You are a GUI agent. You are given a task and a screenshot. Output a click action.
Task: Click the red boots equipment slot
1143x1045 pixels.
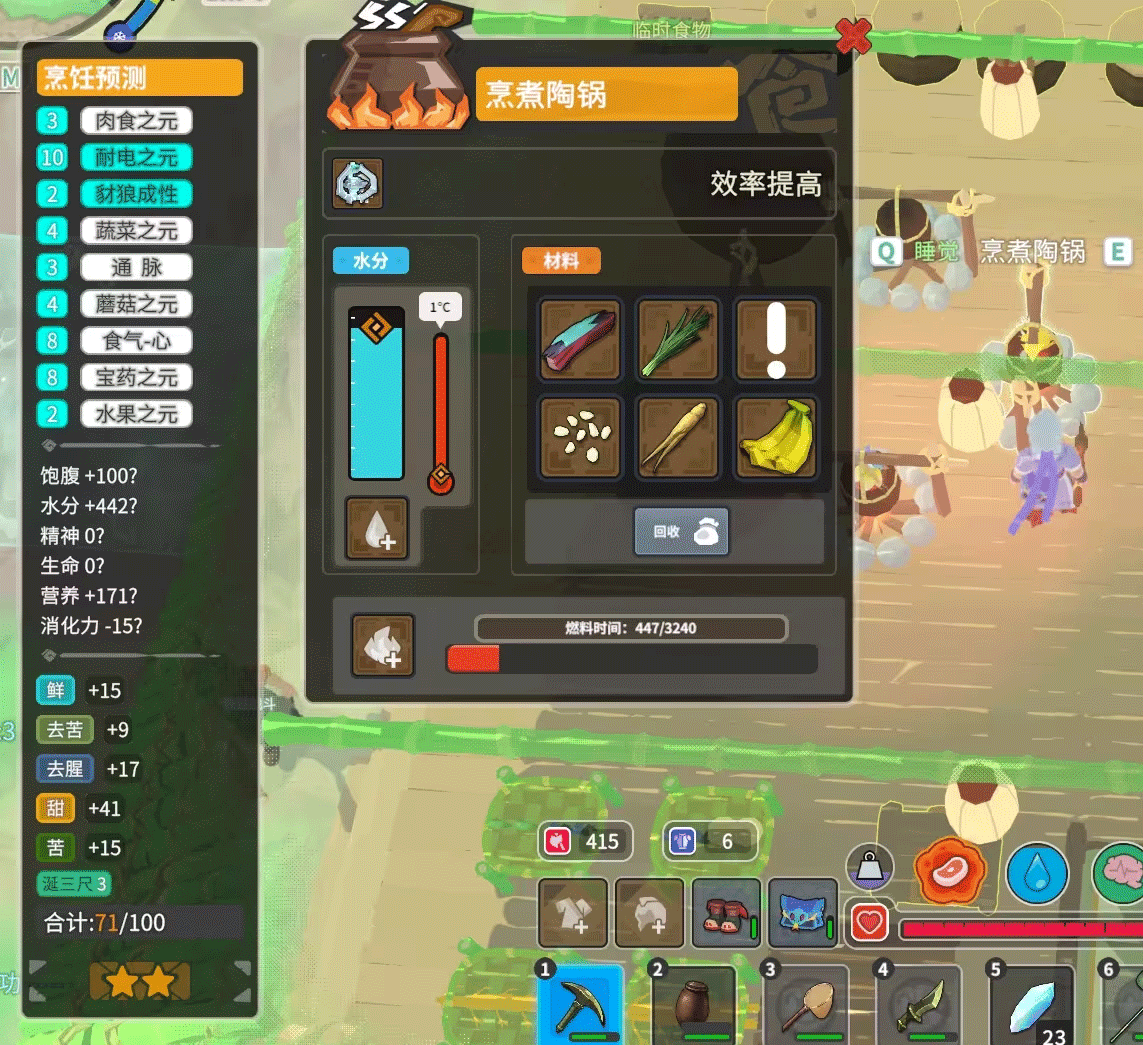726,913
